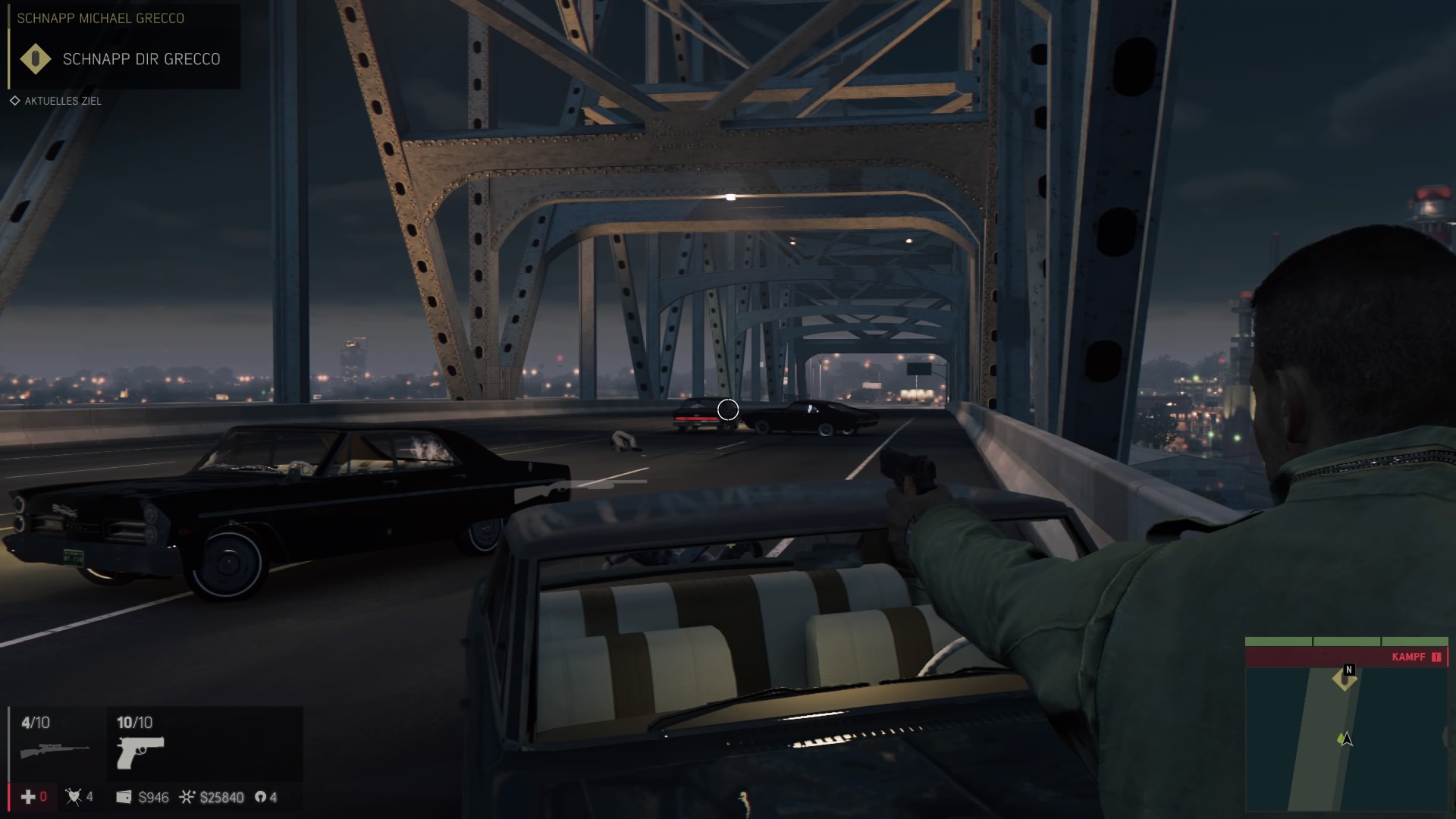Click the yellow objective marker on minimap
1456x819 pixels.
pyautogui.click(x=1345, y=679)
